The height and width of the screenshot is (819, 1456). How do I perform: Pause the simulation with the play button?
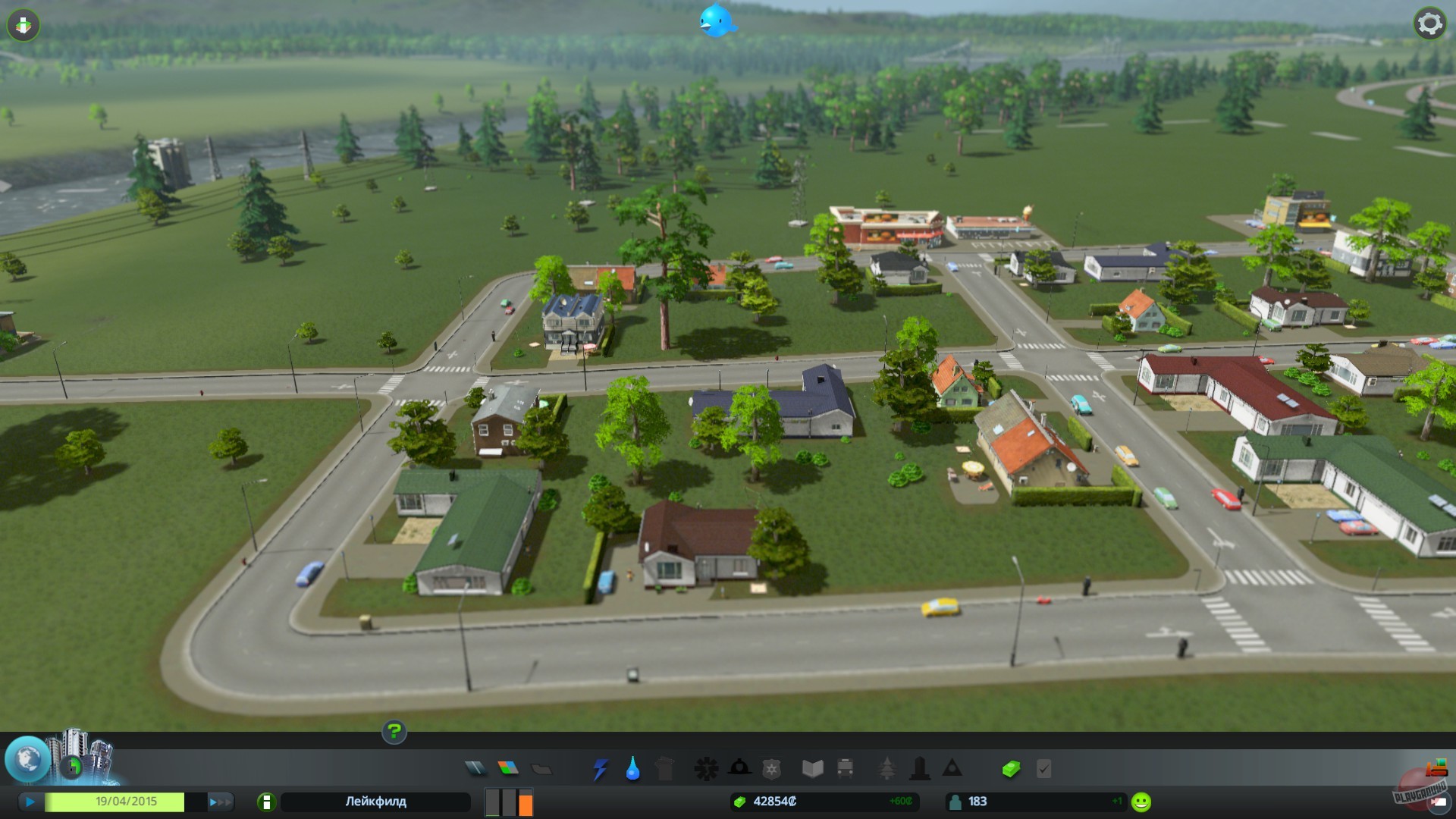tap(30, 802)
